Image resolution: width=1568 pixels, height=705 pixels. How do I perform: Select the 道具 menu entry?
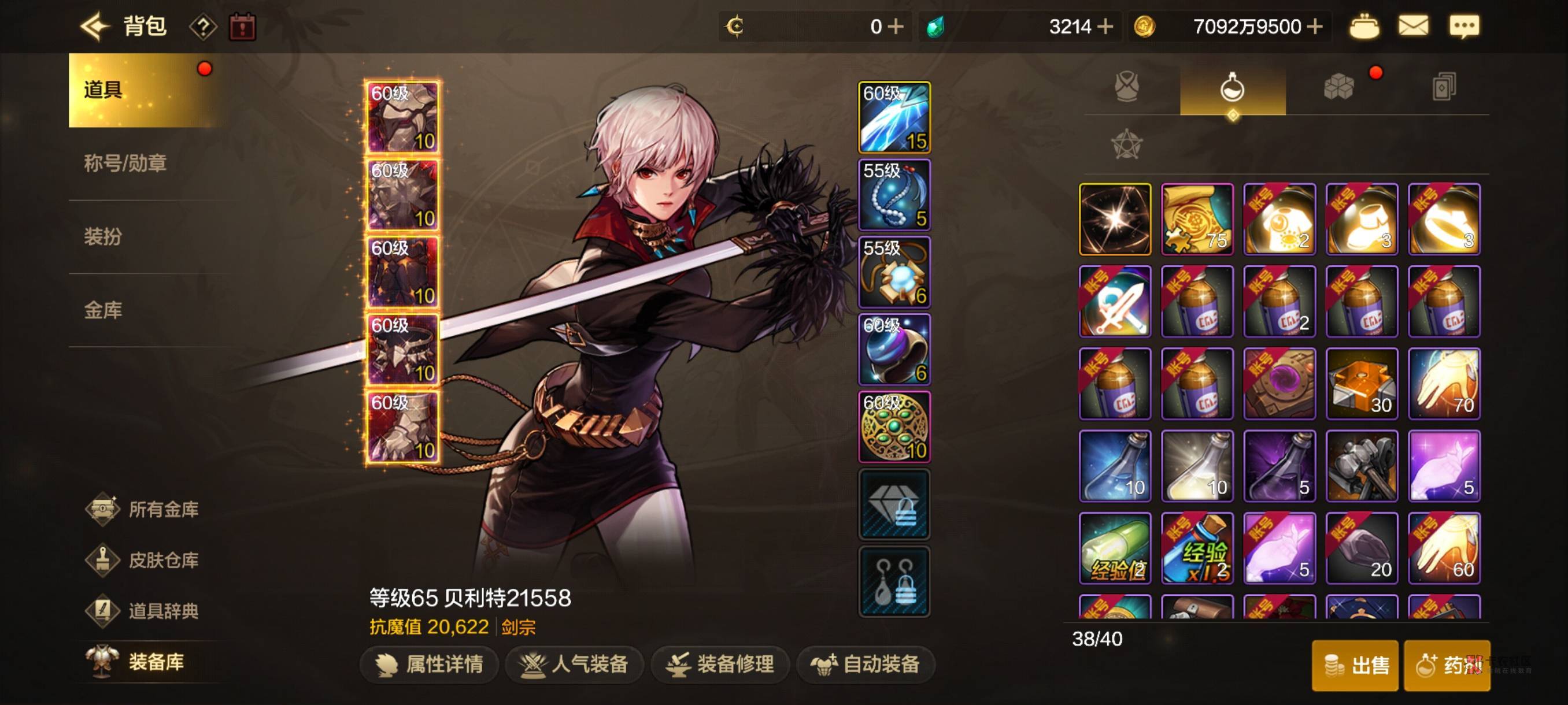[140, 90]
